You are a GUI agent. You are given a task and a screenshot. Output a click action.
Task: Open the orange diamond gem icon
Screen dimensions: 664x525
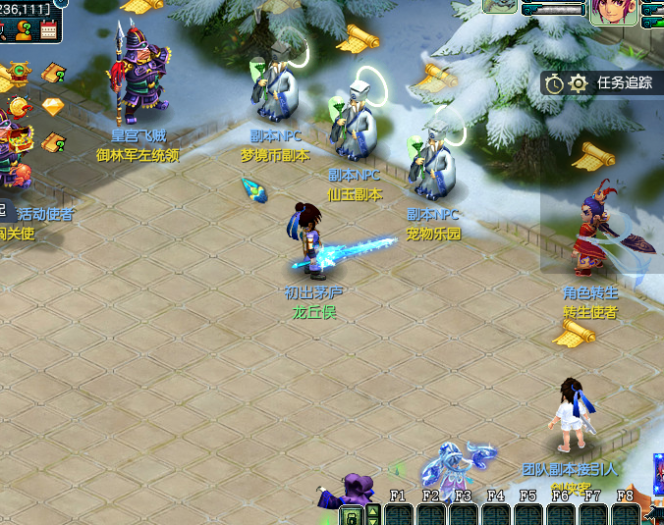coord(52,106)
